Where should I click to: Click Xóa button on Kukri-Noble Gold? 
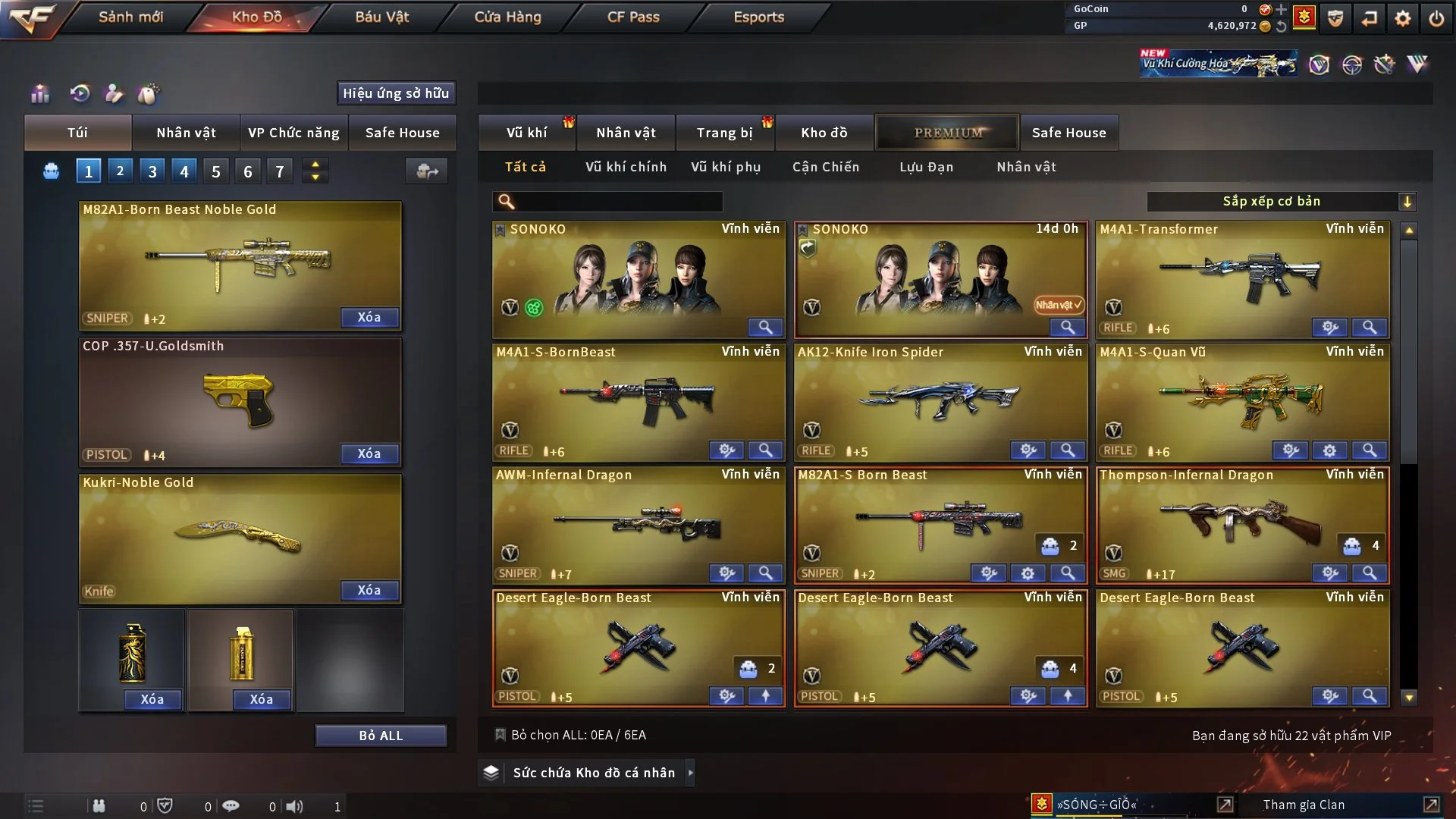pos(369,590)
